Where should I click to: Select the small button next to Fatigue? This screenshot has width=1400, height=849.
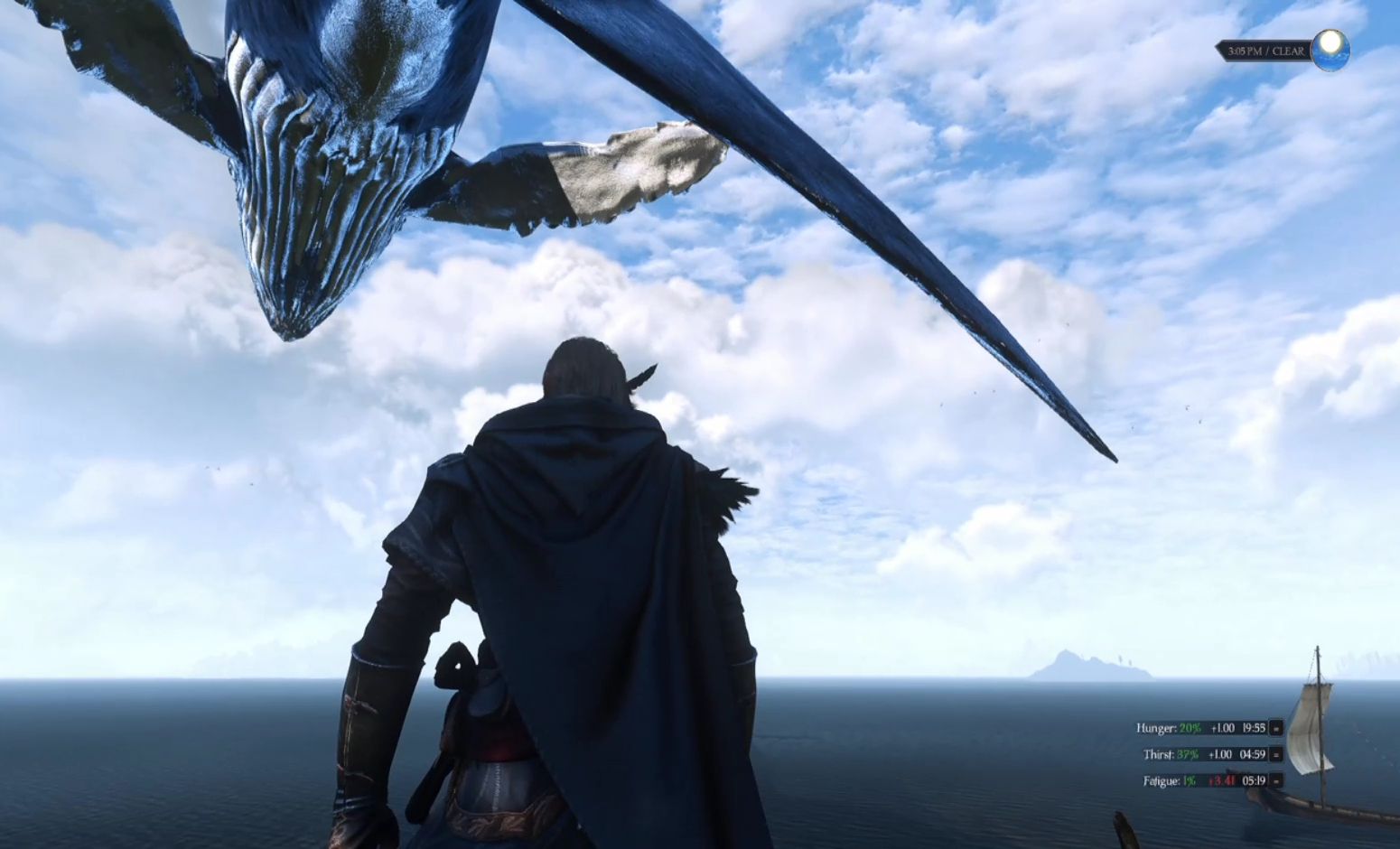click(x=1276, y=780)
